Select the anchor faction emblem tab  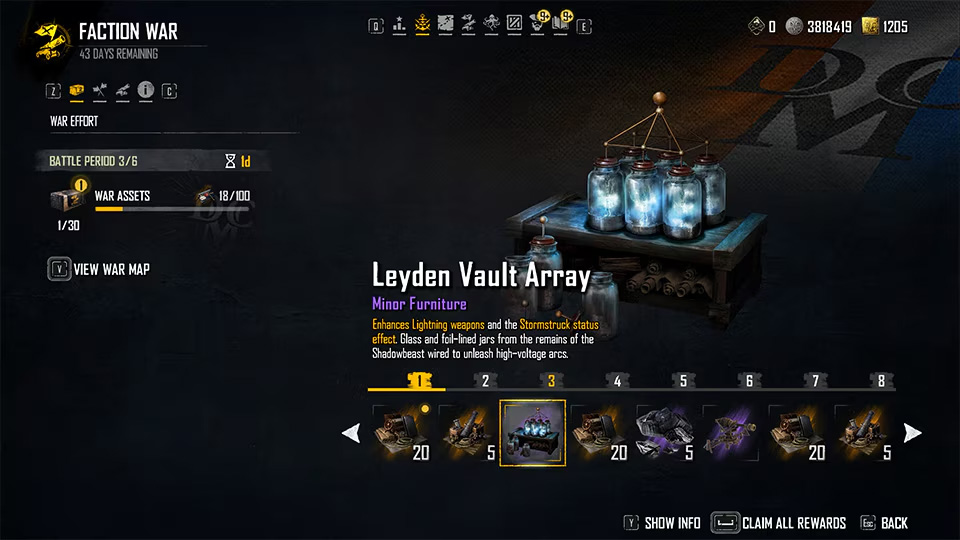422,22
